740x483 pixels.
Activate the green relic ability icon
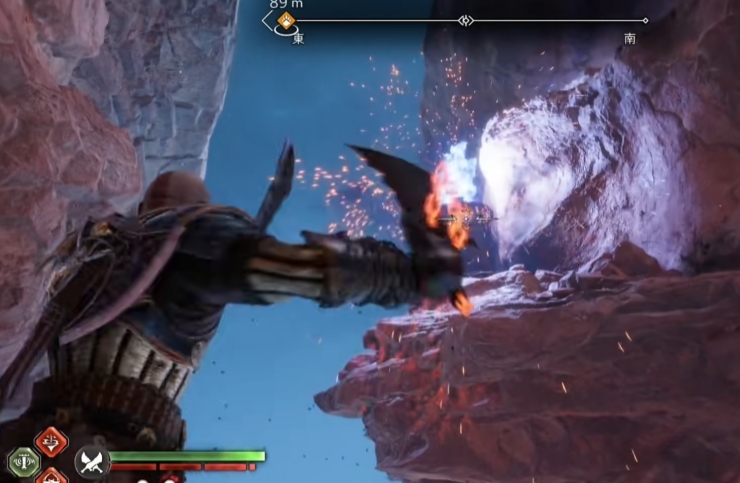(22, 462)
